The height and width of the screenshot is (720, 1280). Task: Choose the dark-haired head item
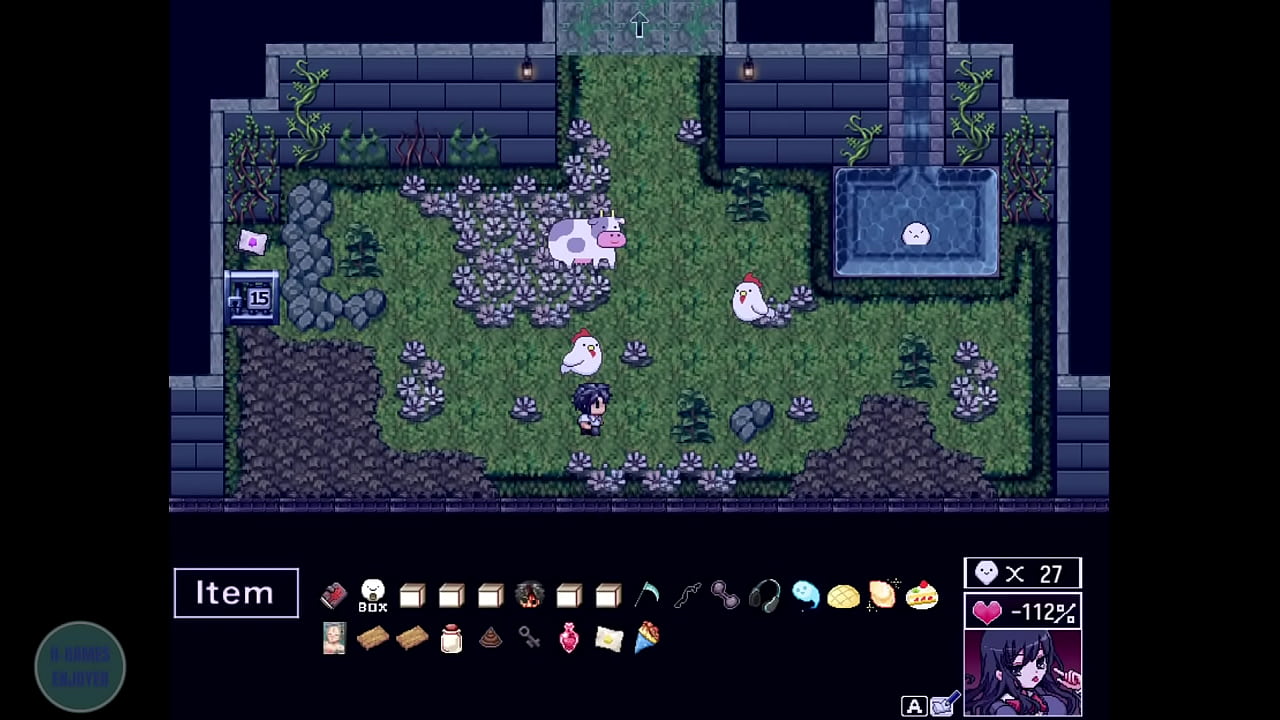pos(529,596)
